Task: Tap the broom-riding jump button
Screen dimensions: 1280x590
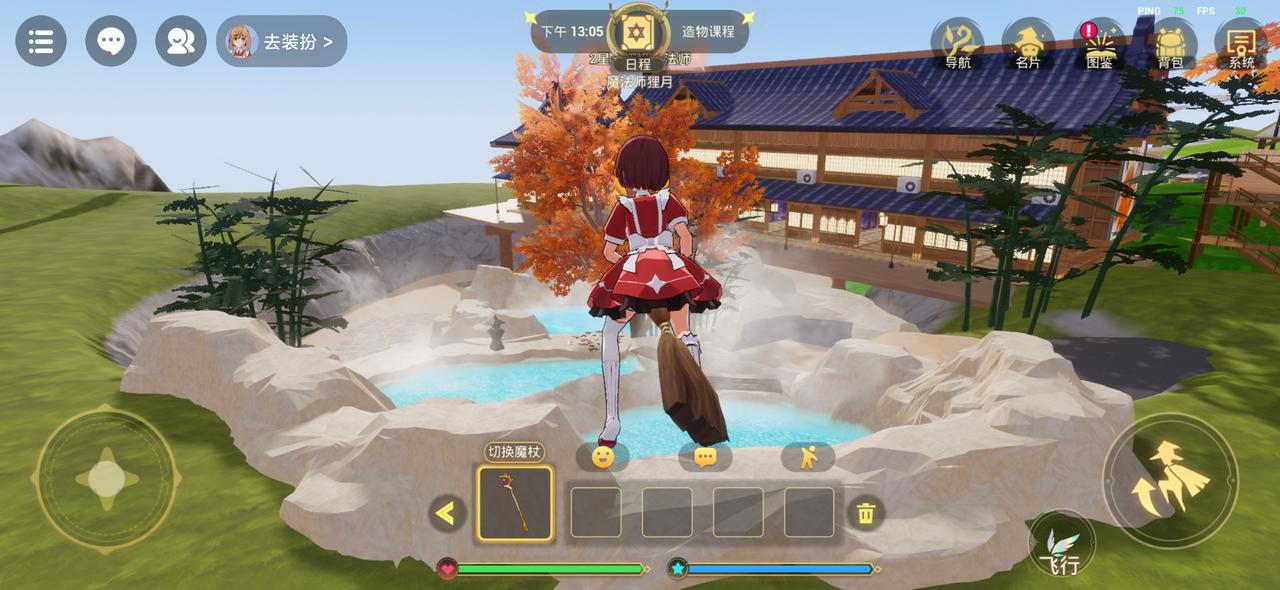Action: click(1170, 480)
